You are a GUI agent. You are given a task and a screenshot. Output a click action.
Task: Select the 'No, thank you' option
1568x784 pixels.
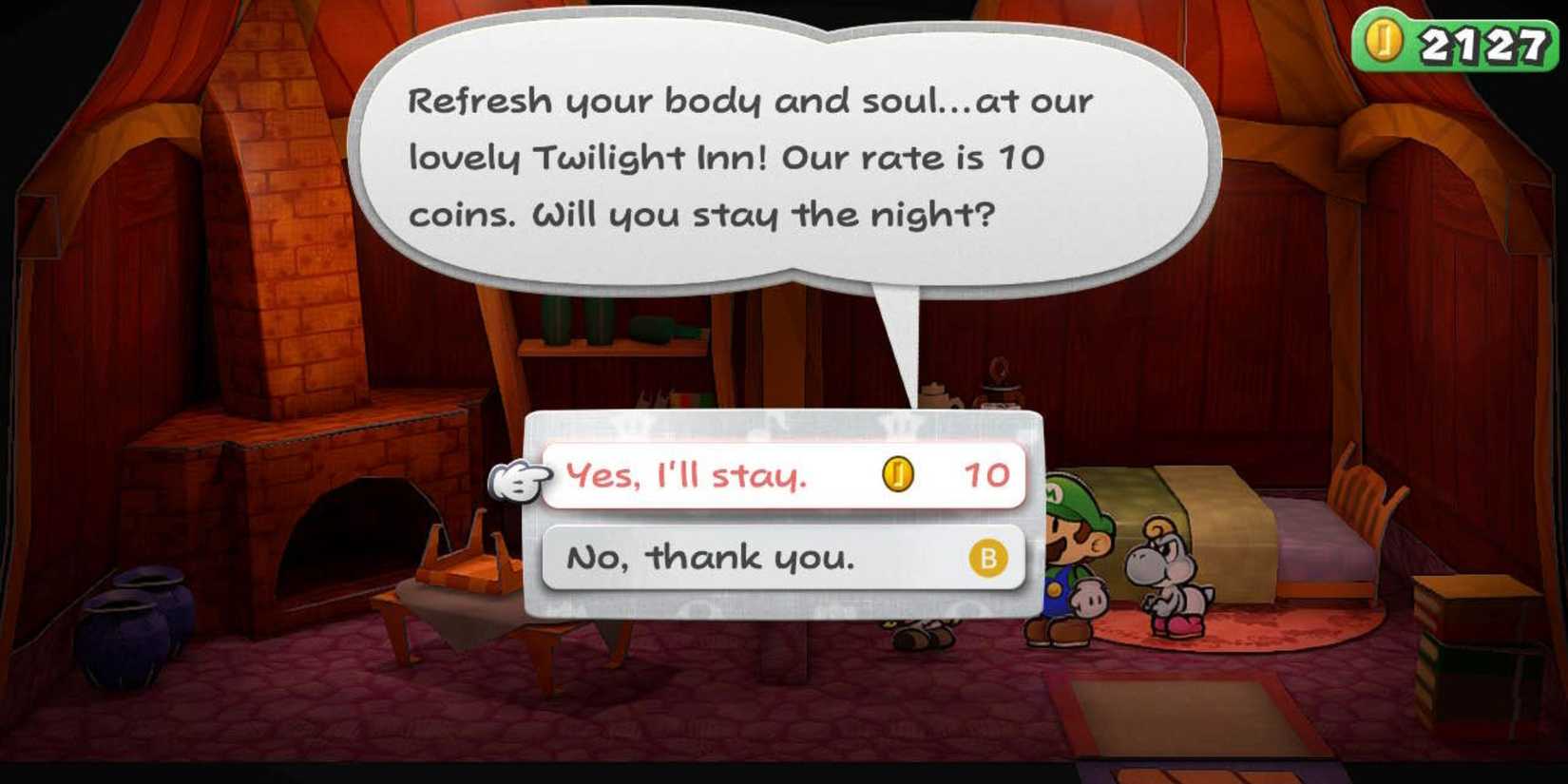(708, 558)
